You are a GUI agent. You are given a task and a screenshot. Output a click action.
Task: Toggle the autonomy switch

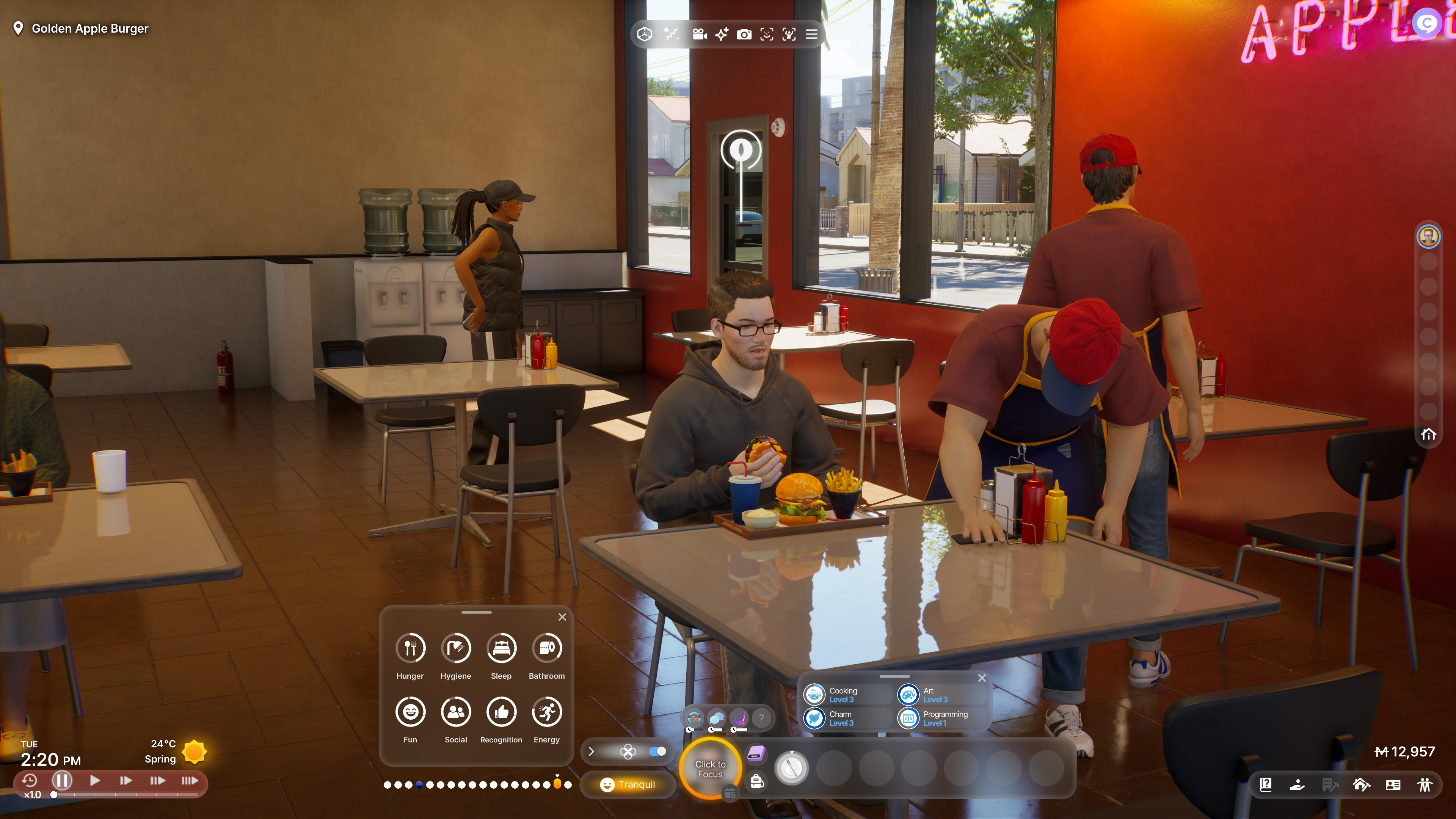pos(657,751)
